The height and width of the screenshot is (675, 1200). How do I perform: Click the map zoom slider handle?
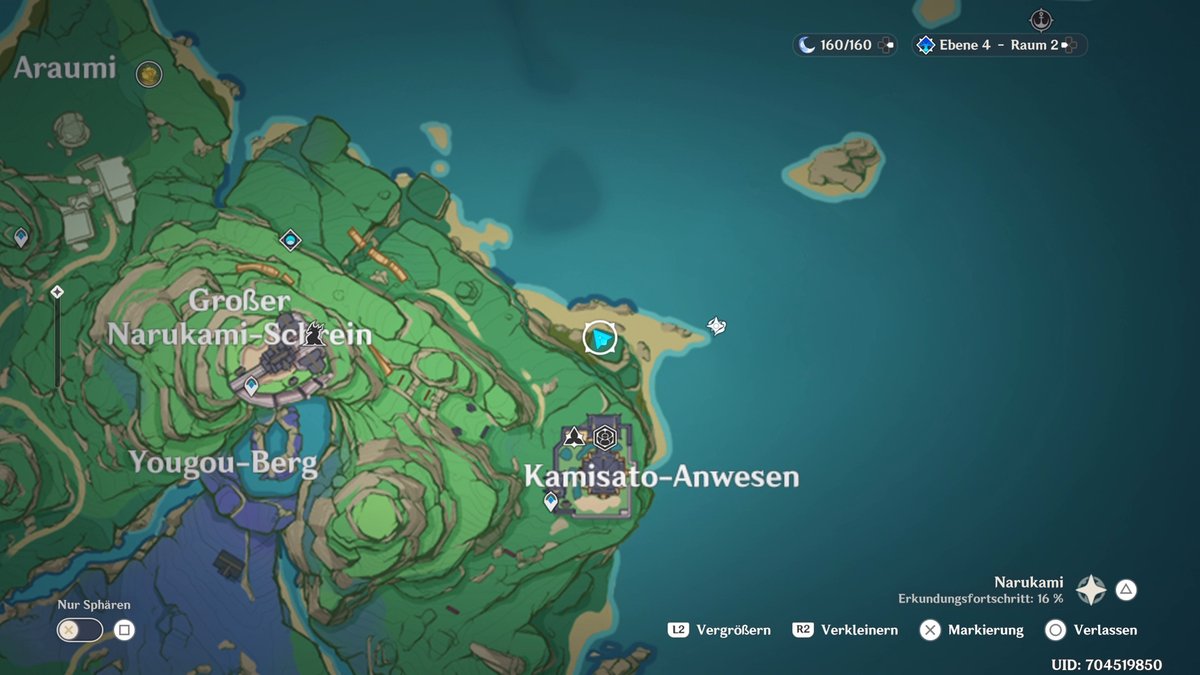pos(57,292)
